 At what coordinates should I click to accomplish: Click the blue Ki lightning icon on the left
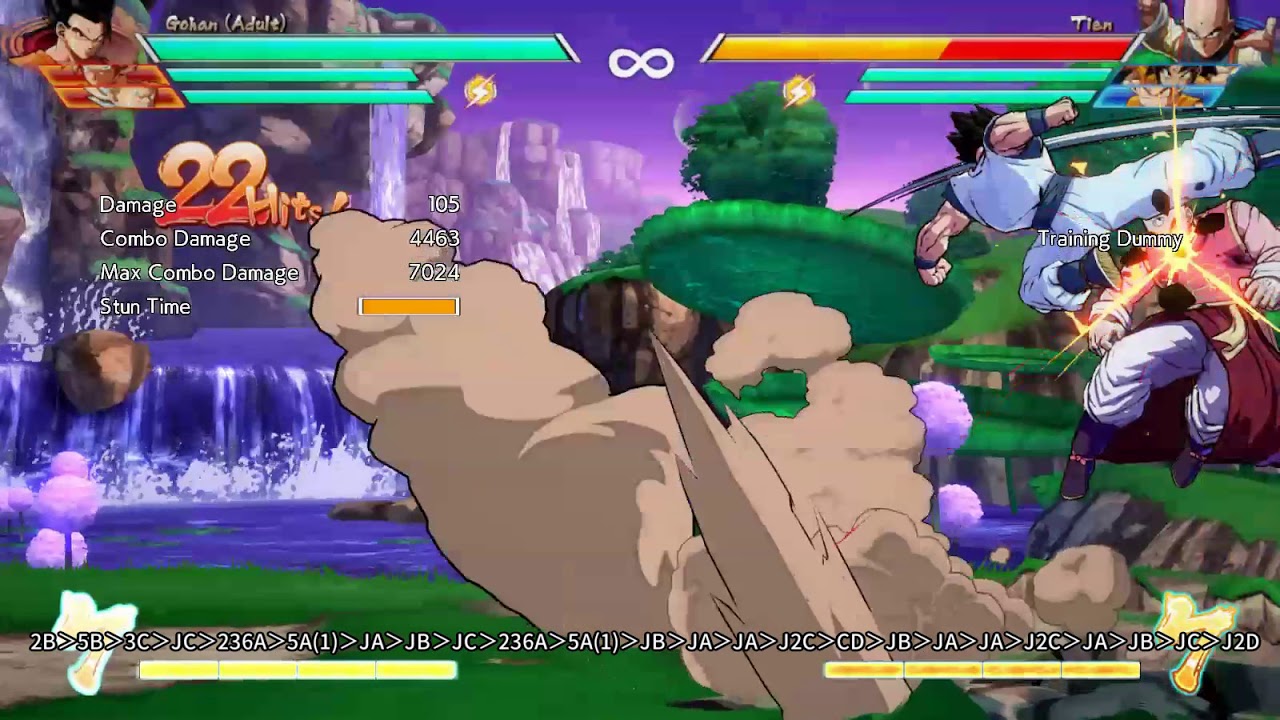pos(479,90)
